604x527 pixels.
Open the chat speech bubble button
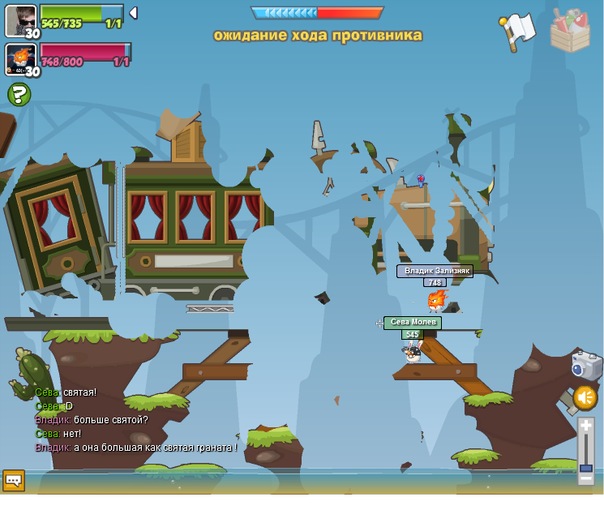click(13, 480)
